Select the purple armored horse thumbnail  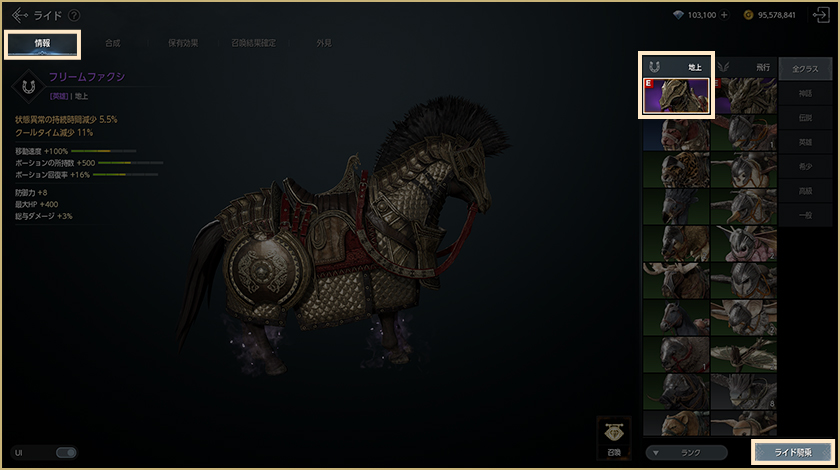click(676, 96)
